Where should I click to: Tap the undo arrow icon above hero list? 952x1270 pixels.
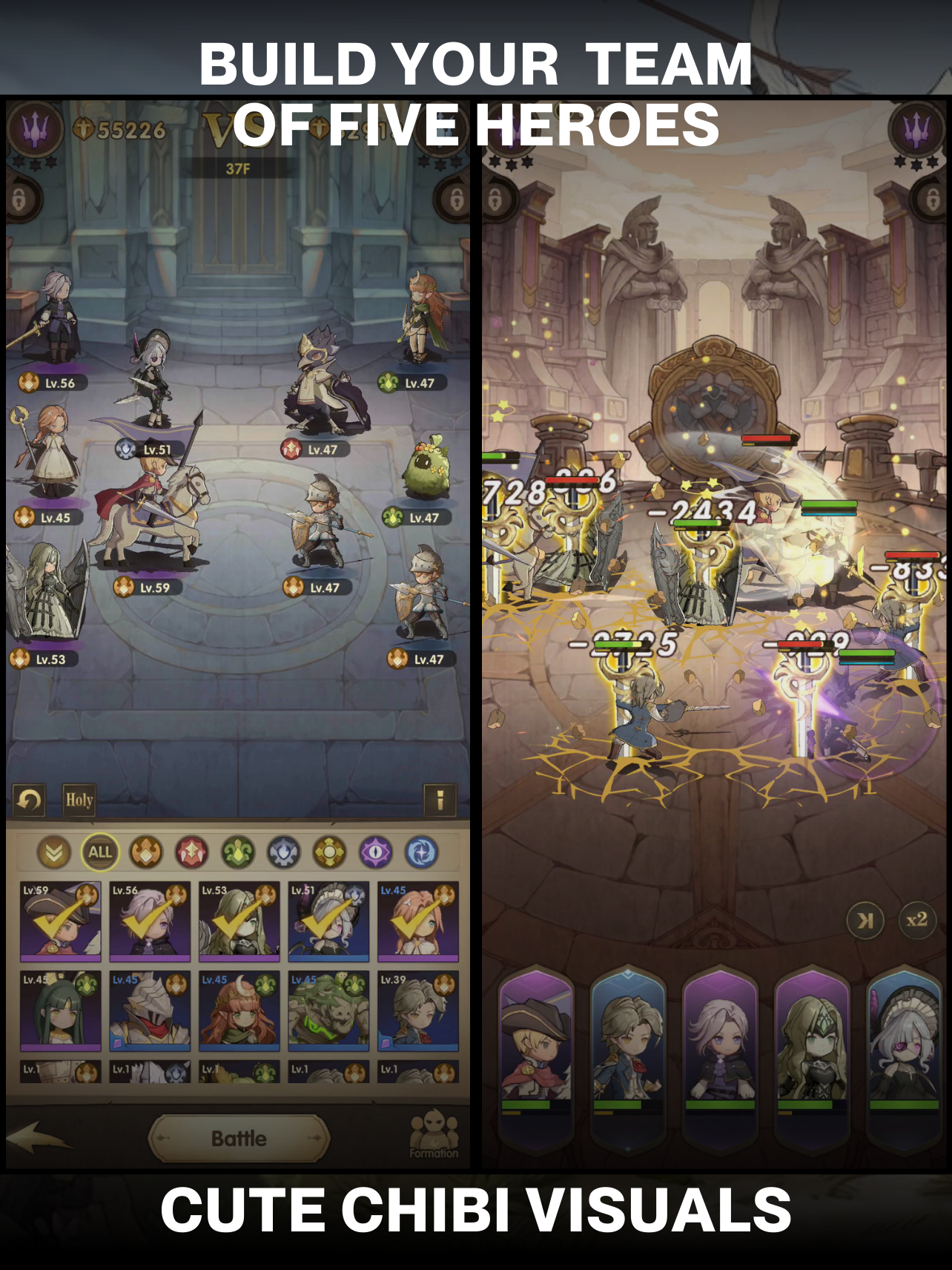(x=27, y=800)
